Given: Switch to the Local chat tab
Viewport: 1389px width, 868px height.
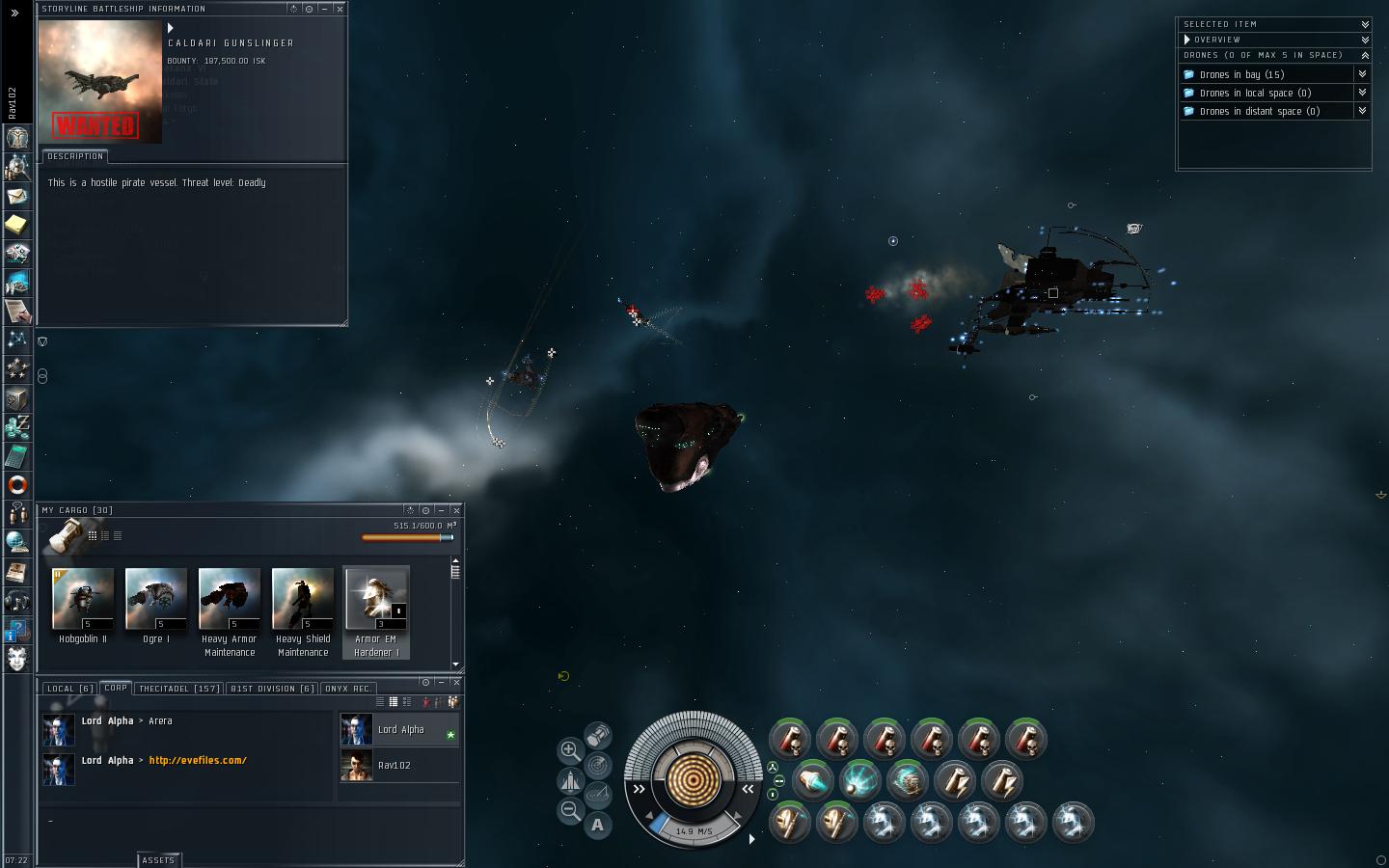Looking at the screenshot, I should [69, 689].
